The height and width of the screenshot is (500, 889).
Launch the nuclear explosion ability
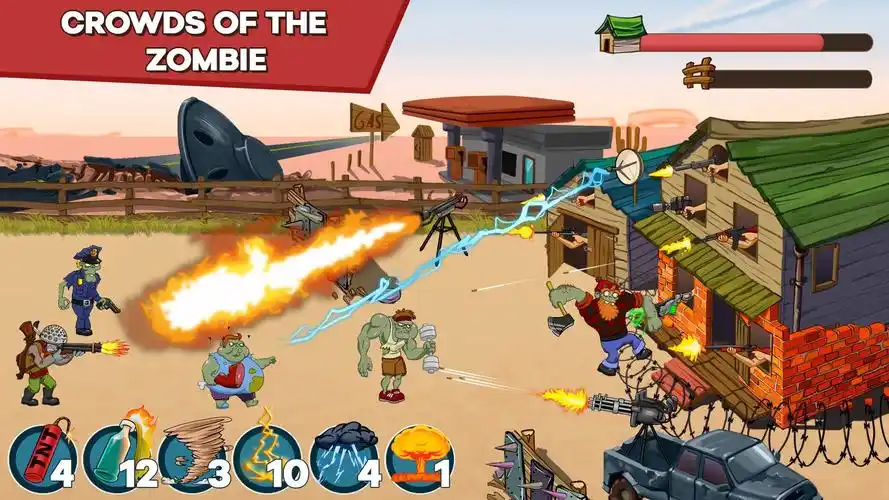coord(419,459)
